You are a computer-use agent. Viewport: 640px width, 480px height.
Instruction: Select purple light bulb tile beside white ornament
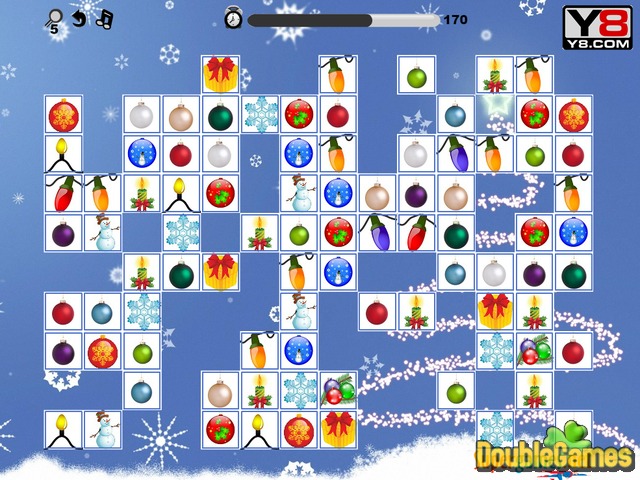tap(455, 154)
